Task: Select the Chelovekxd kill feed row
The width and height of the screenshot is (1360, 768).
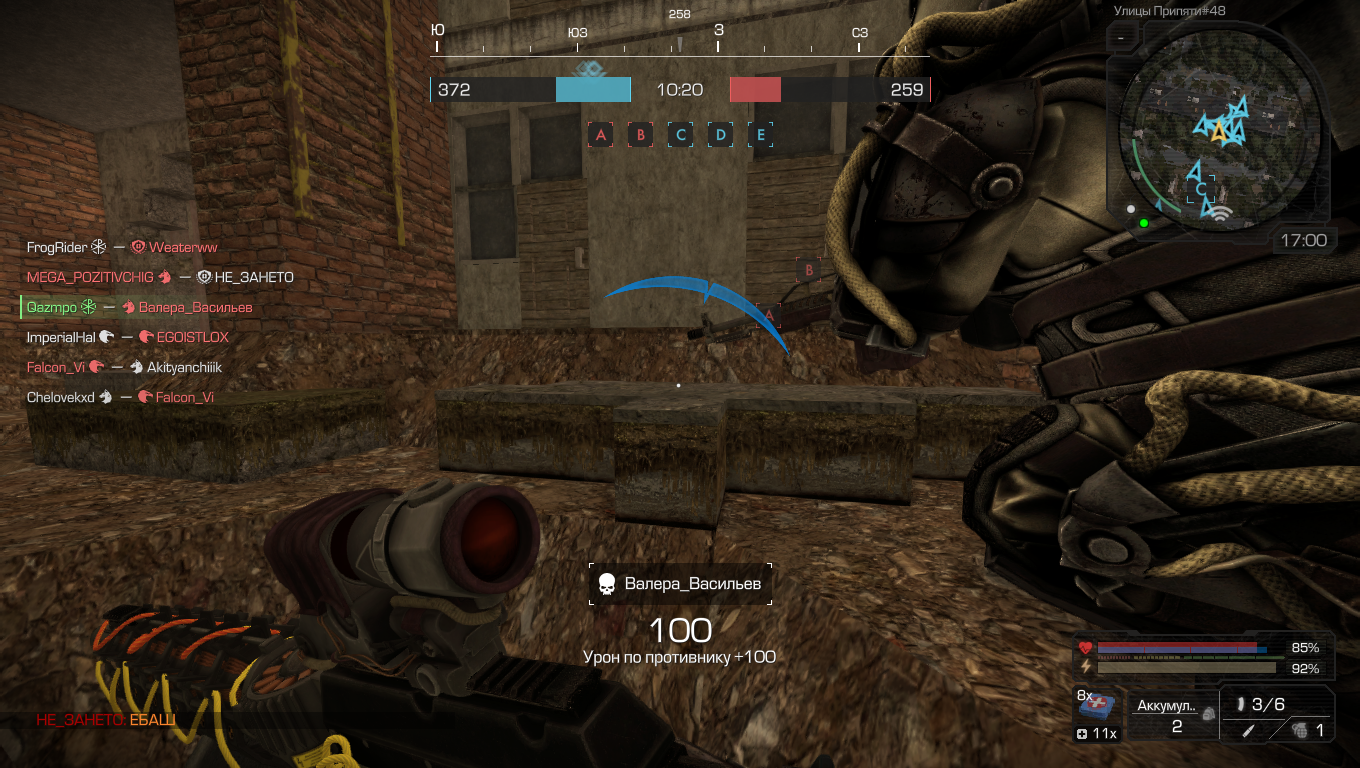Action: [x=120, y=397]
